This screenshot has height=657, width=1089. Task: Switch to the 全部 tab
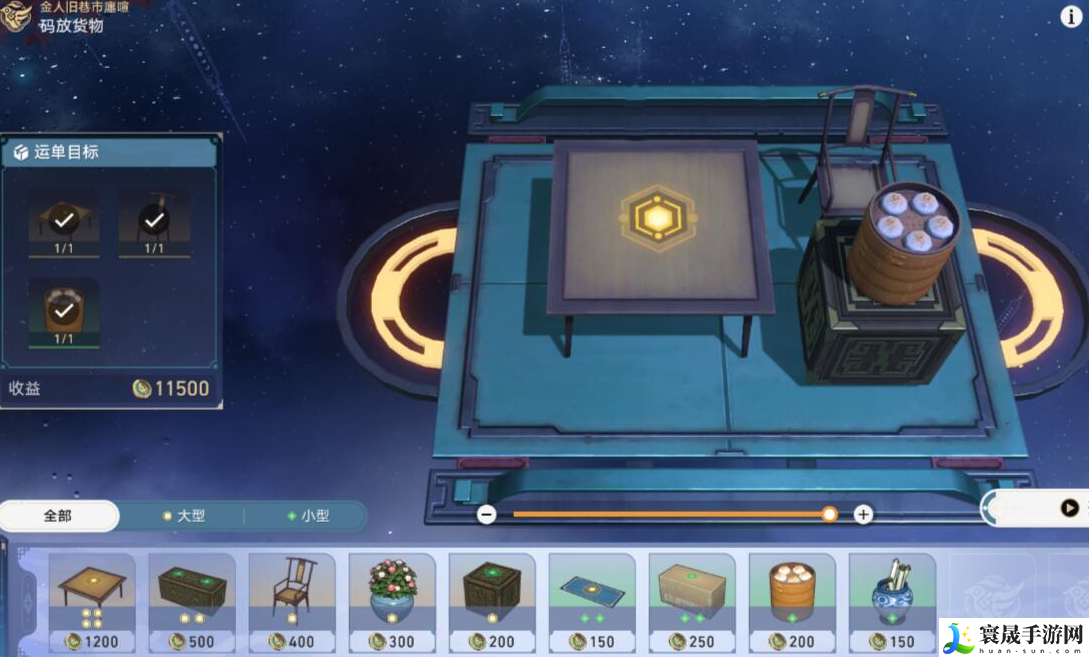point(58,516)
